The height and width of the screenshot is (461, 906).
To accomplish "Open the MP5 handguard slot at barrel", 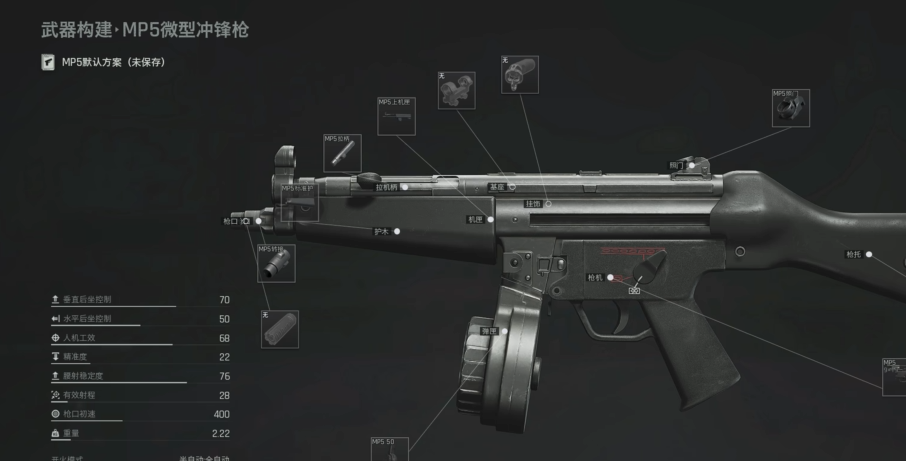I will [299, 202].
